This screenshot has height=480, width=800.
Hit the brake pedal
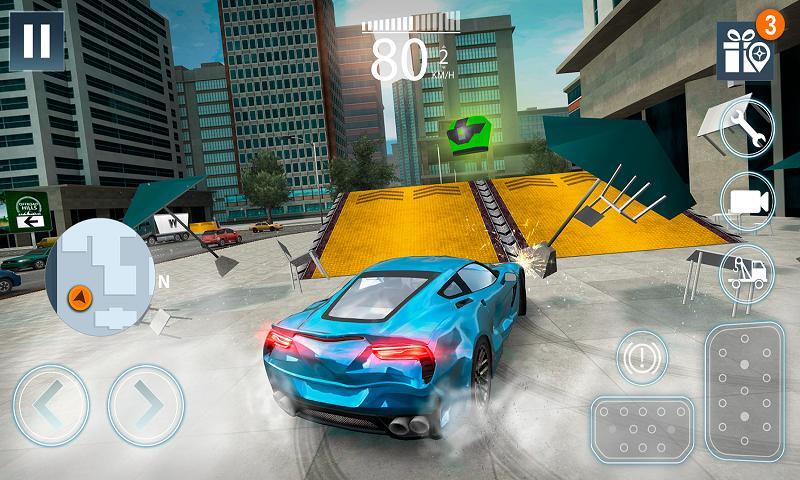[639, 430]
